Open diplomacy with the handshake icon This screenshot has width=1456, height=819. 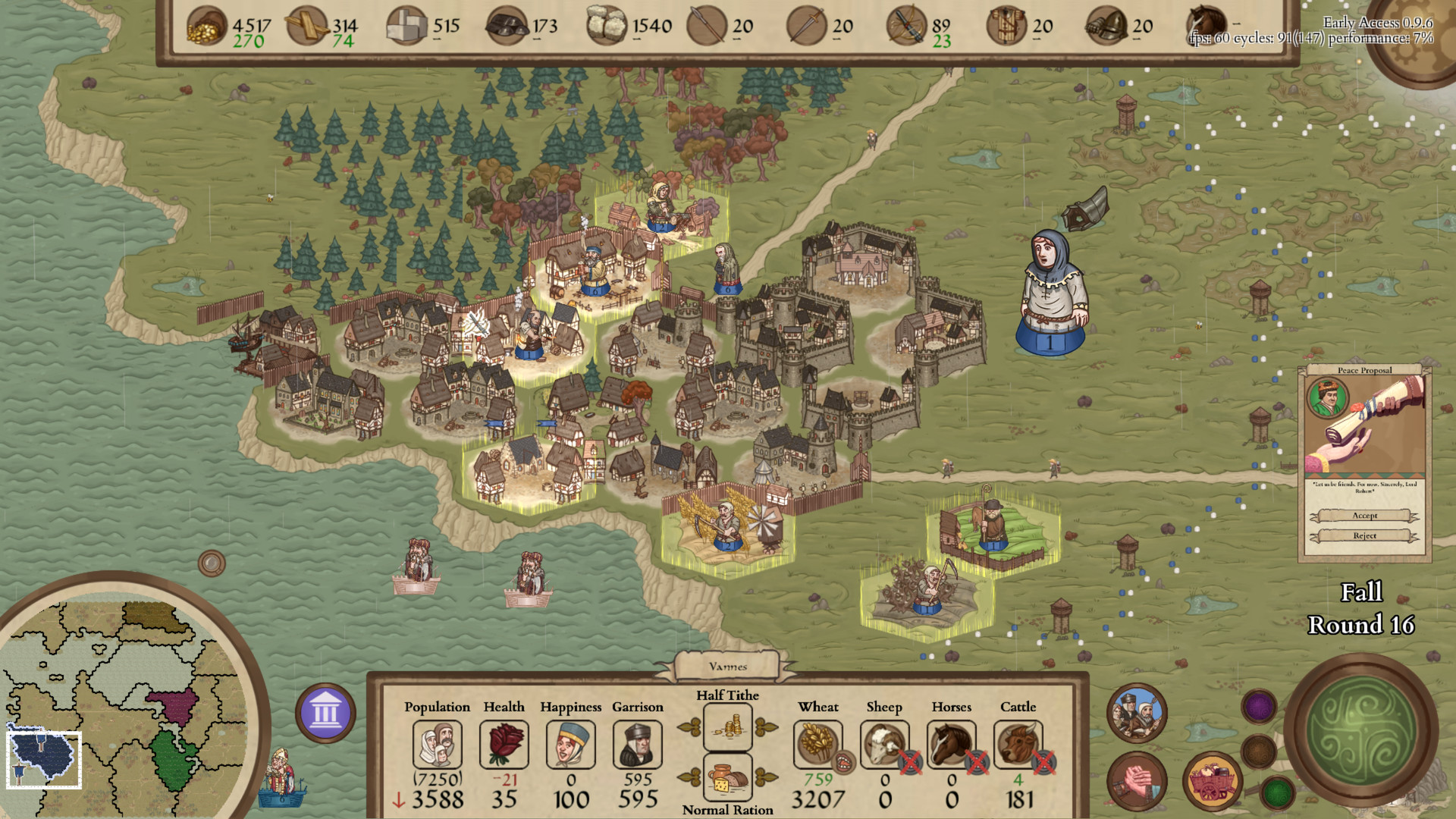coord(1137,783)
